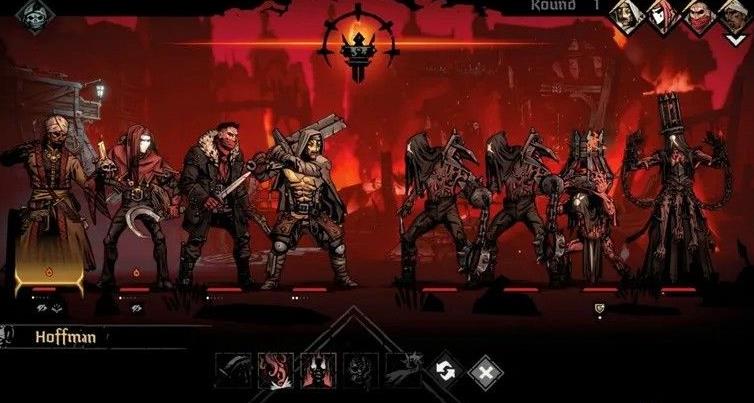Open the skull emblem icon
This screenshot has width=754, height=403.
tap(34, 17)
